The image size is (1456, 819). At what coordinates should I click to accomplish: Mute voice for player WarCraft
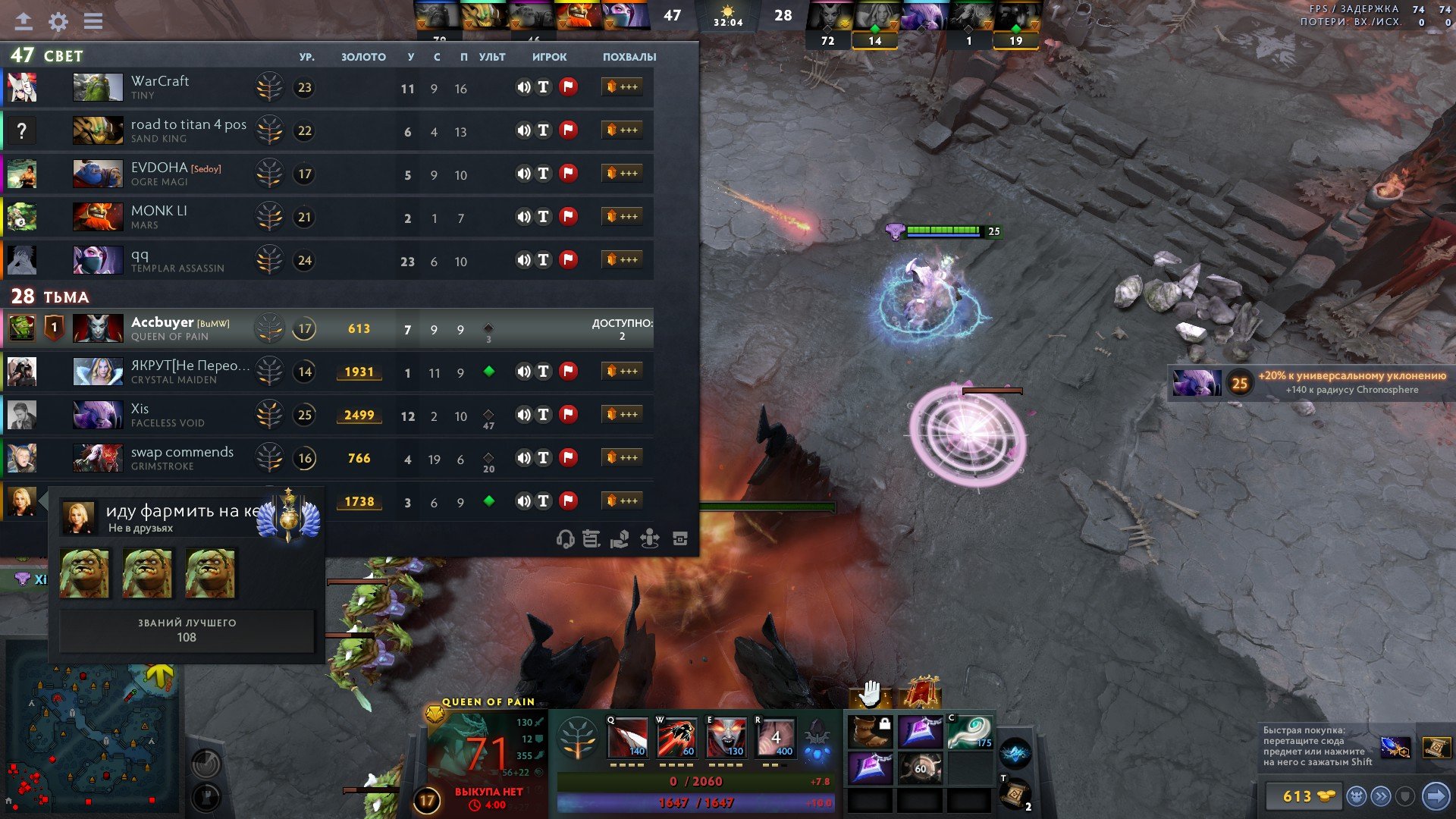tap(523, 87)
